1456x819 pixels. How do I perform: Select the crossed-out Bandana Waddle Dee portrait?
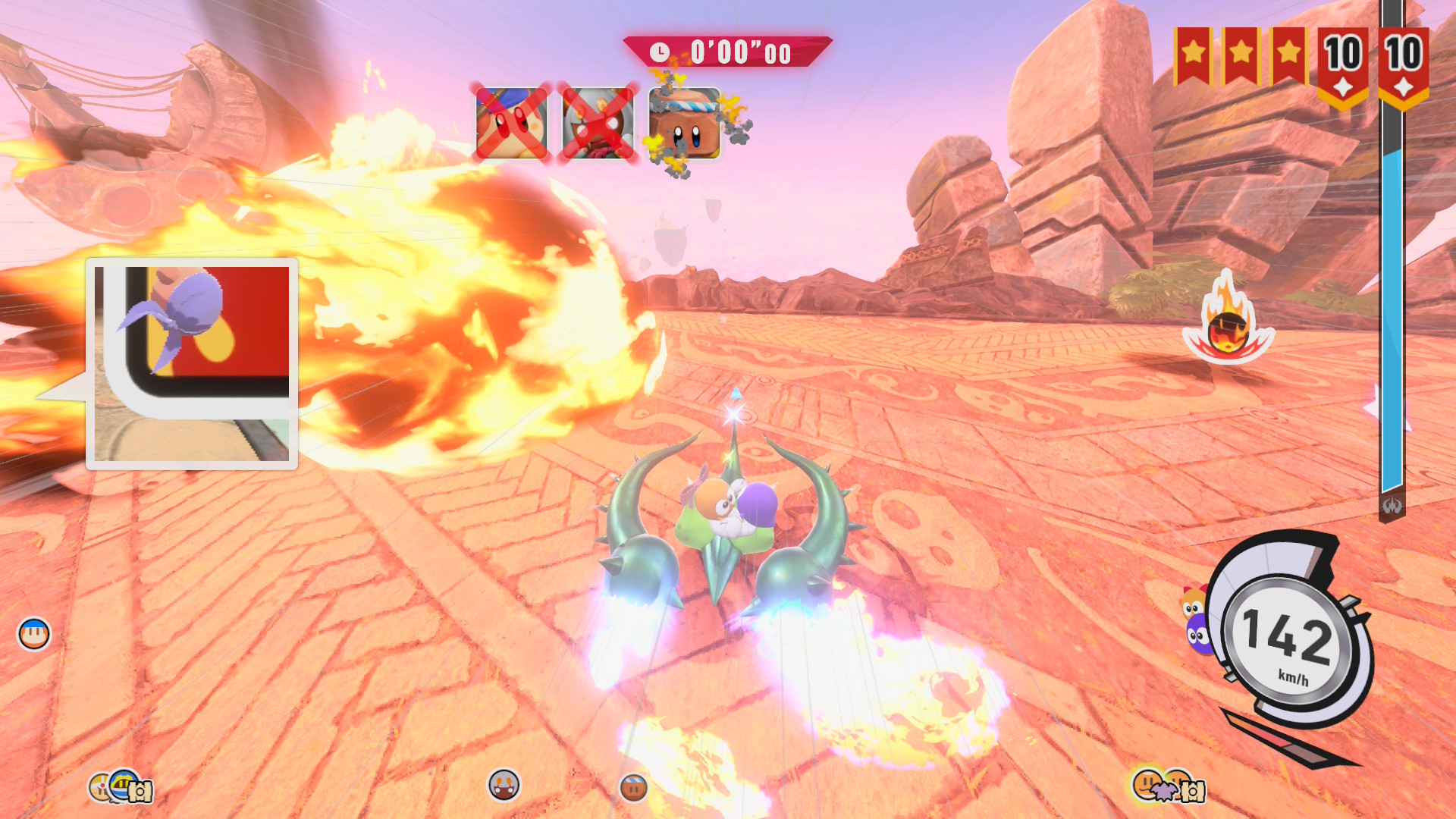(x=512, y=124)
